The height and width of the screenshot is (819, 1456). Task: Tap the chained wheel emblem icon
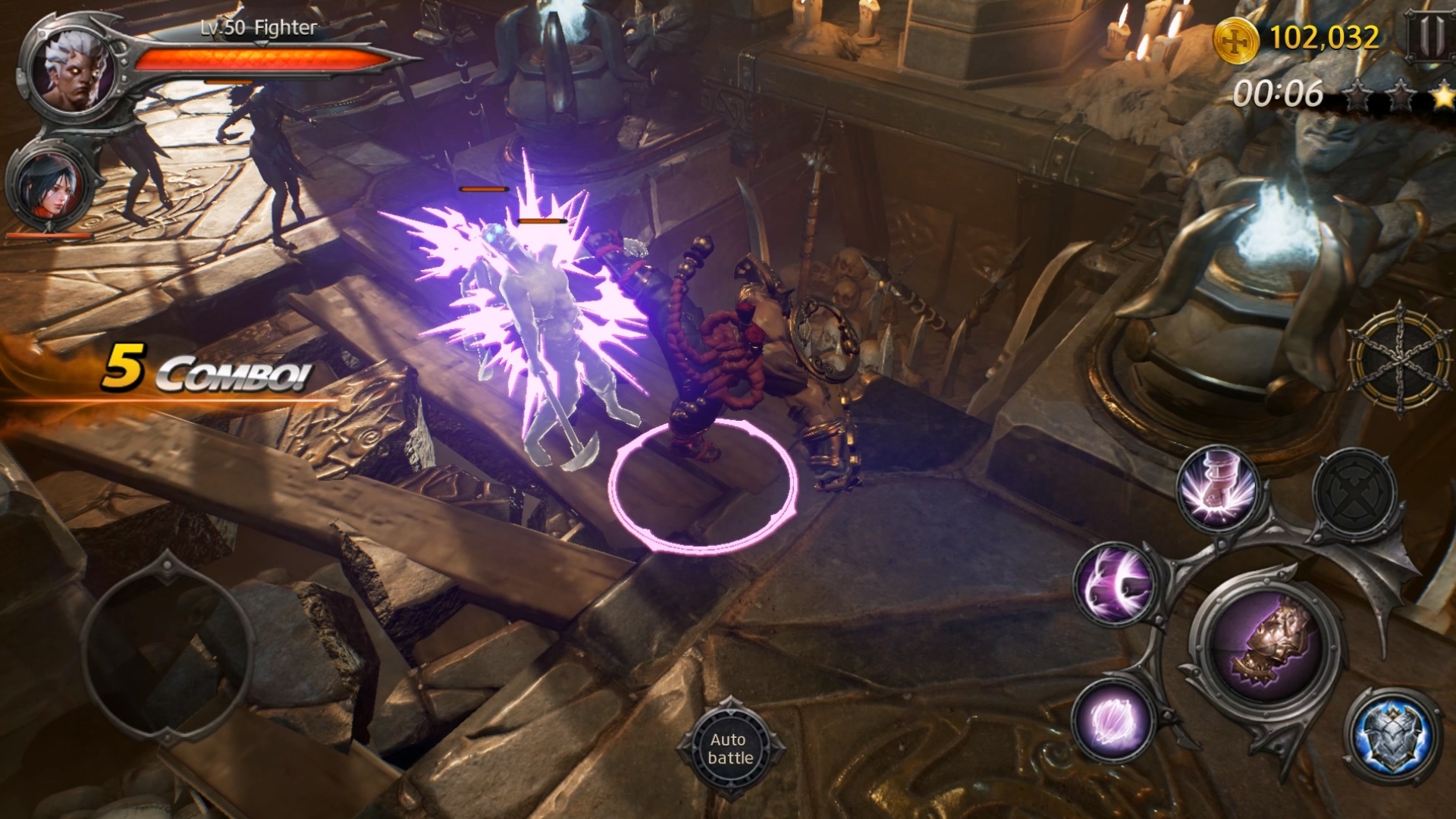[1399, 359]
